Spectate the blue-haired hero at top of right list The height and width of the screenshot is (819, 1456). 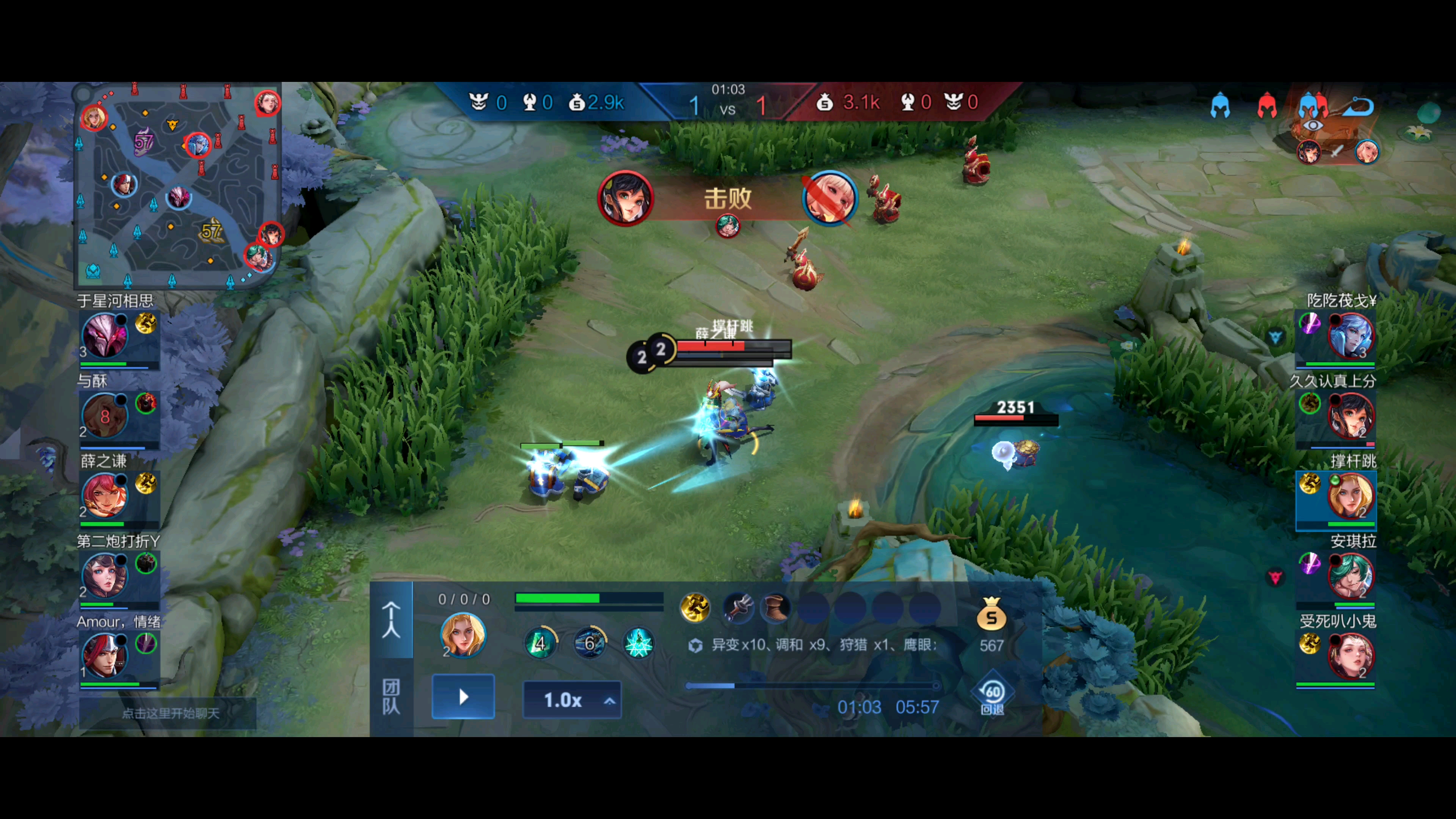(1350, 336)
